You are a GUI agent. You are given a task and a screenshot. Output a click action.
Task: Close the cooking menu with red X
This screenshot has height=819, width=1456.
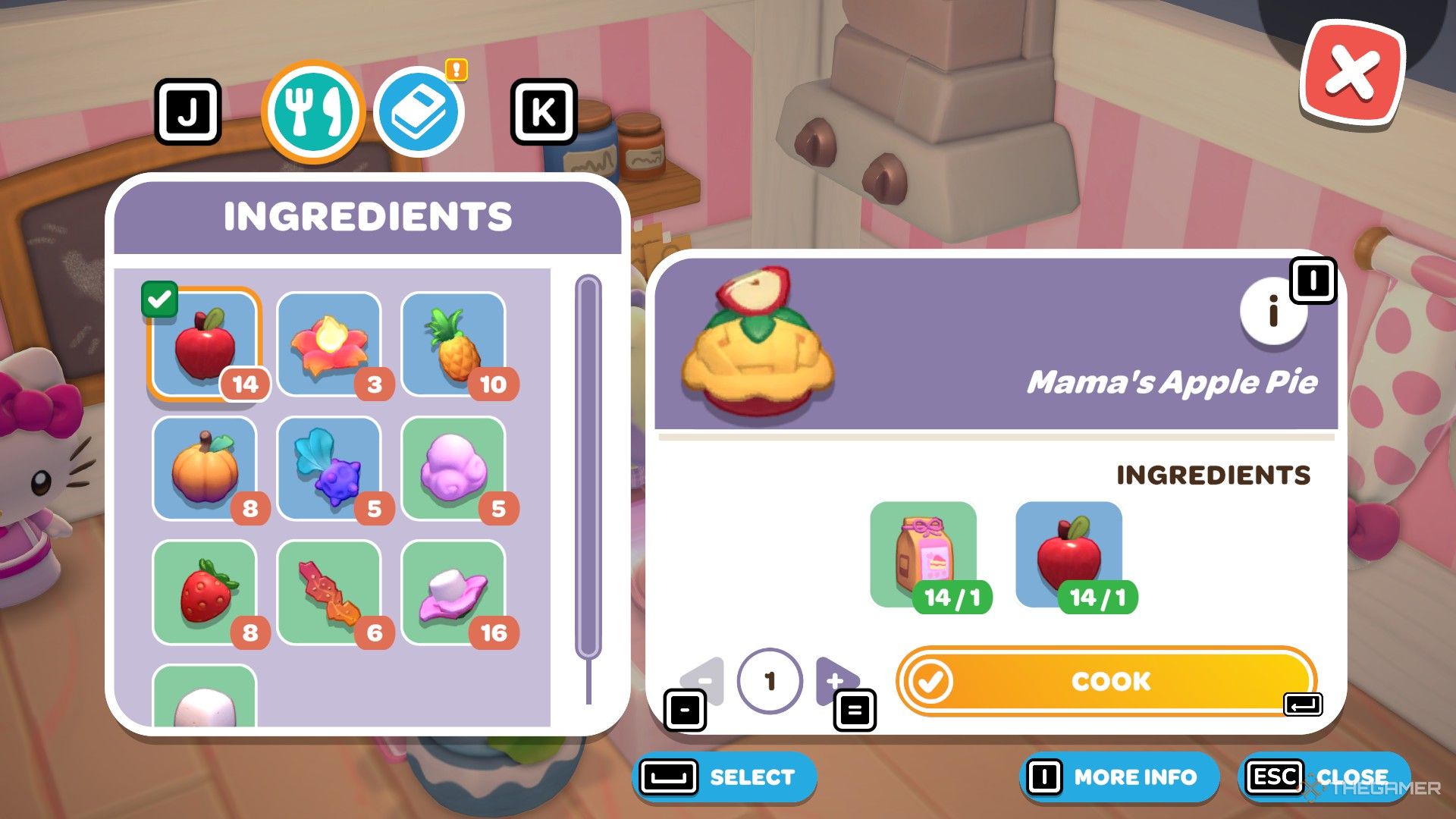[x=1352, y=73]
